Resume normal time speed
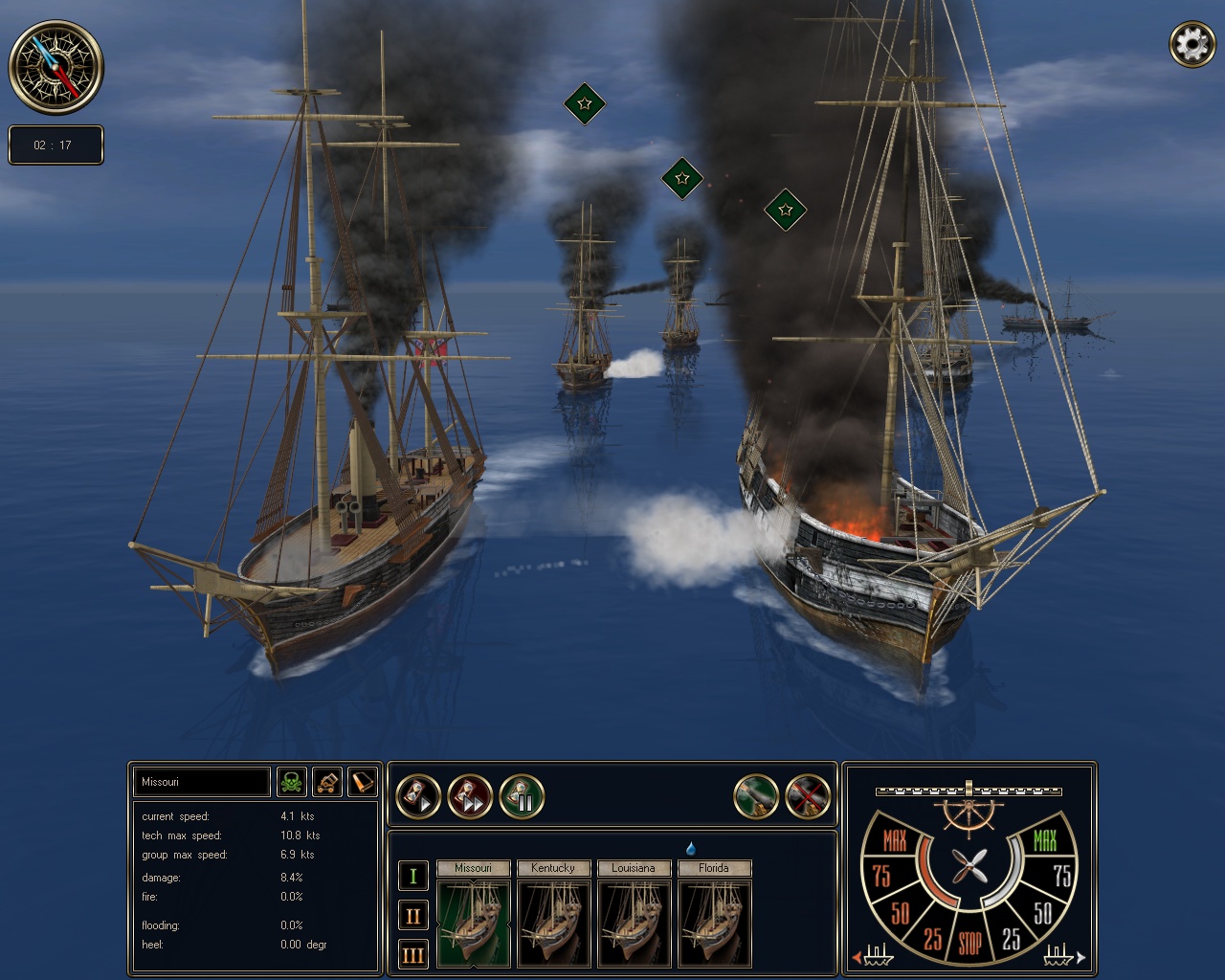The height and width of the screenshot is (980, 1225). (x=419, y=795)
